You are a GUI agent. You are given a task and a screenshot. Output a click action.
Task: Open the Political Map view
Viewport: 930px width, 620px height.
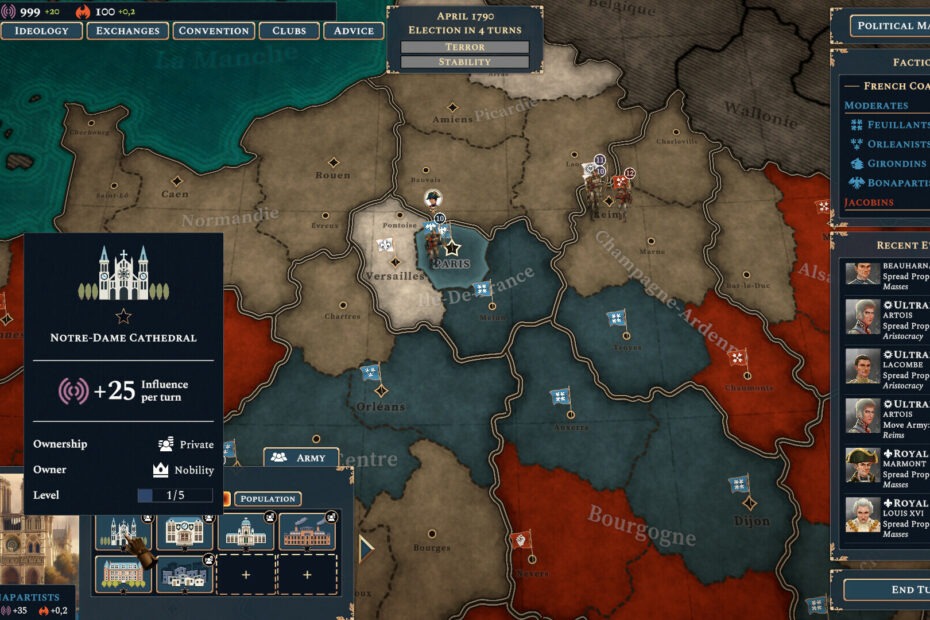pos(890,26)
